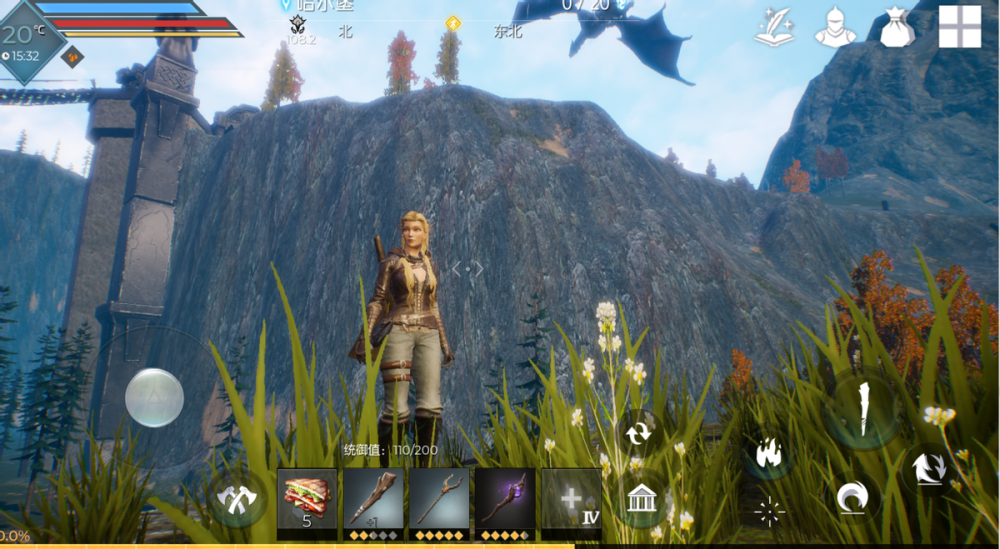Open the inventory bag

(898, 27)
